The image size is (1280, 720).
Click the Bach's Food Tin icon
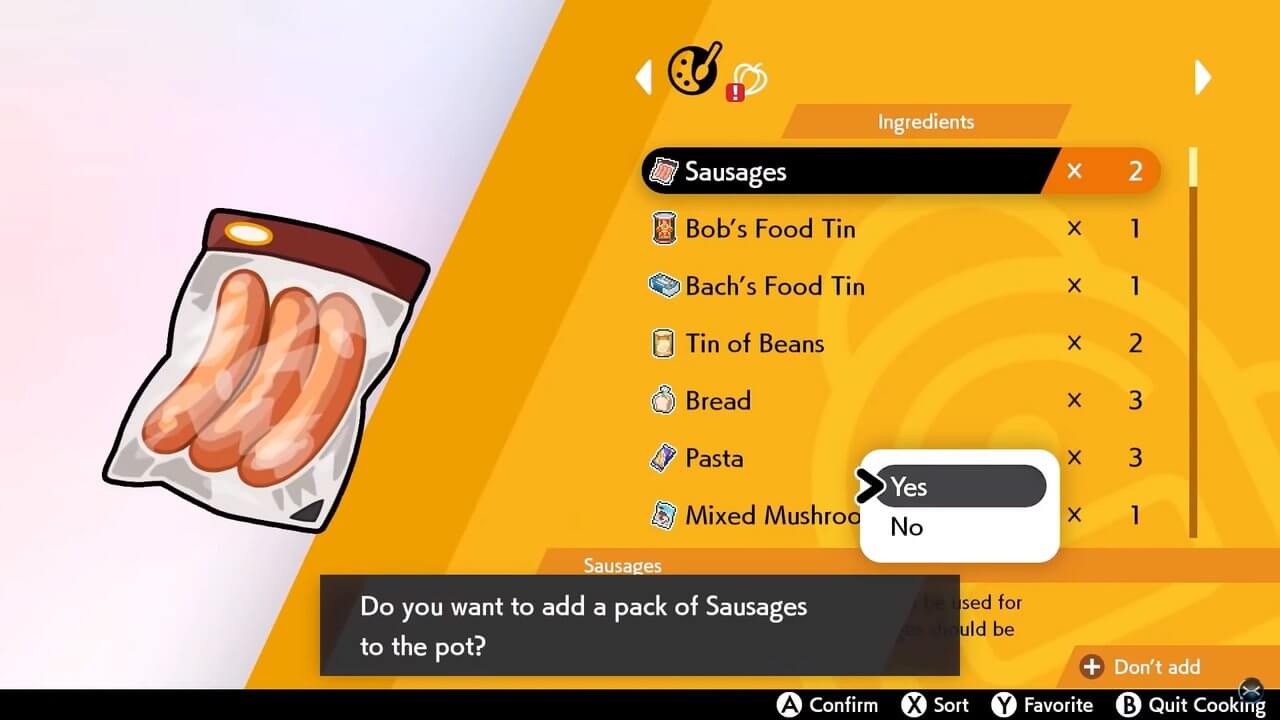coord(665,286)
